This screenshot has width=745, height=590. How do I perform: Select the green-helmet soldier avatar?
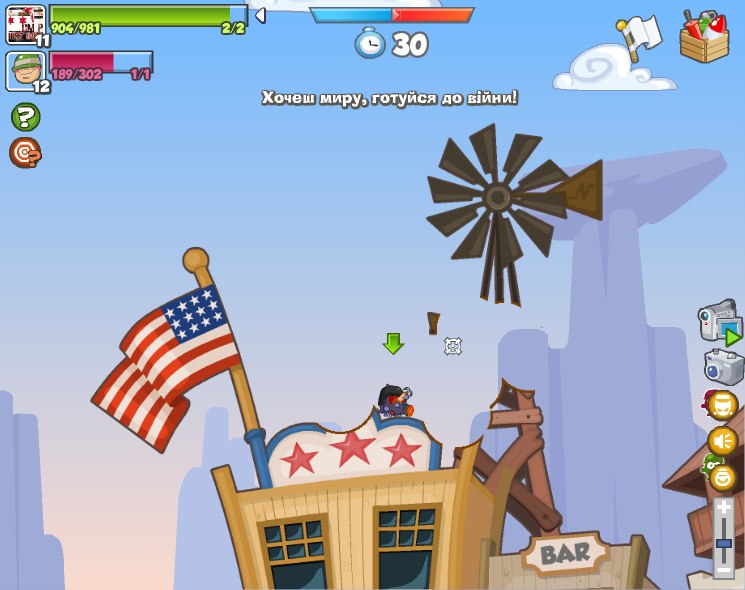click(x=26, y=71)
